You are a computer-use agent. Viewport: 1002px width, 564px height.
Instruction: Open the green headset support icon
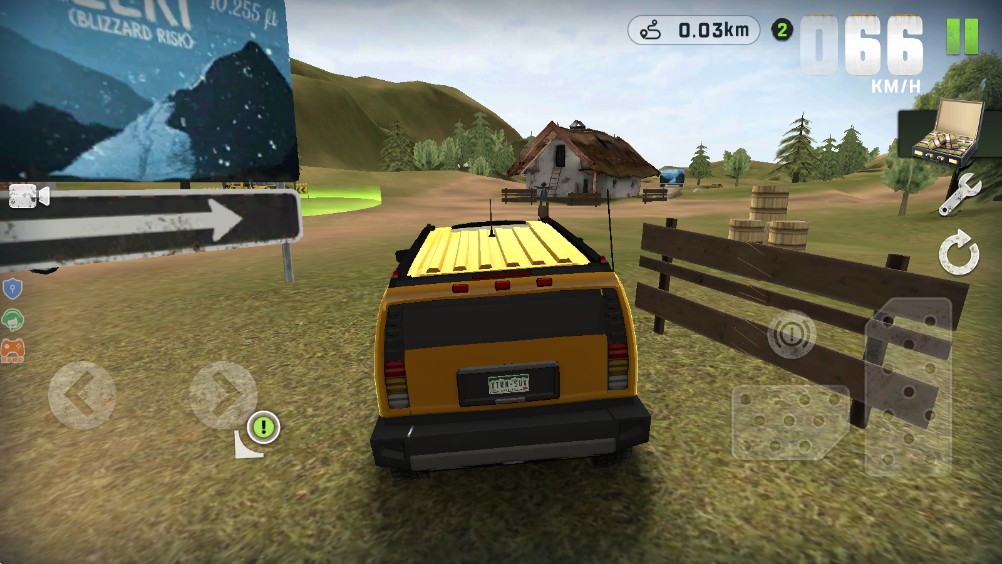(13, 320)
